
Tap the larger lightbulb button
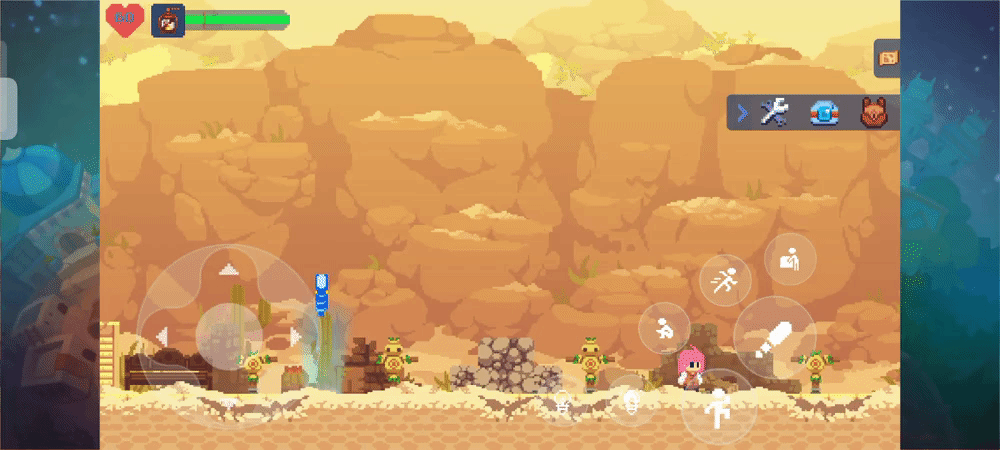(631, 402)
